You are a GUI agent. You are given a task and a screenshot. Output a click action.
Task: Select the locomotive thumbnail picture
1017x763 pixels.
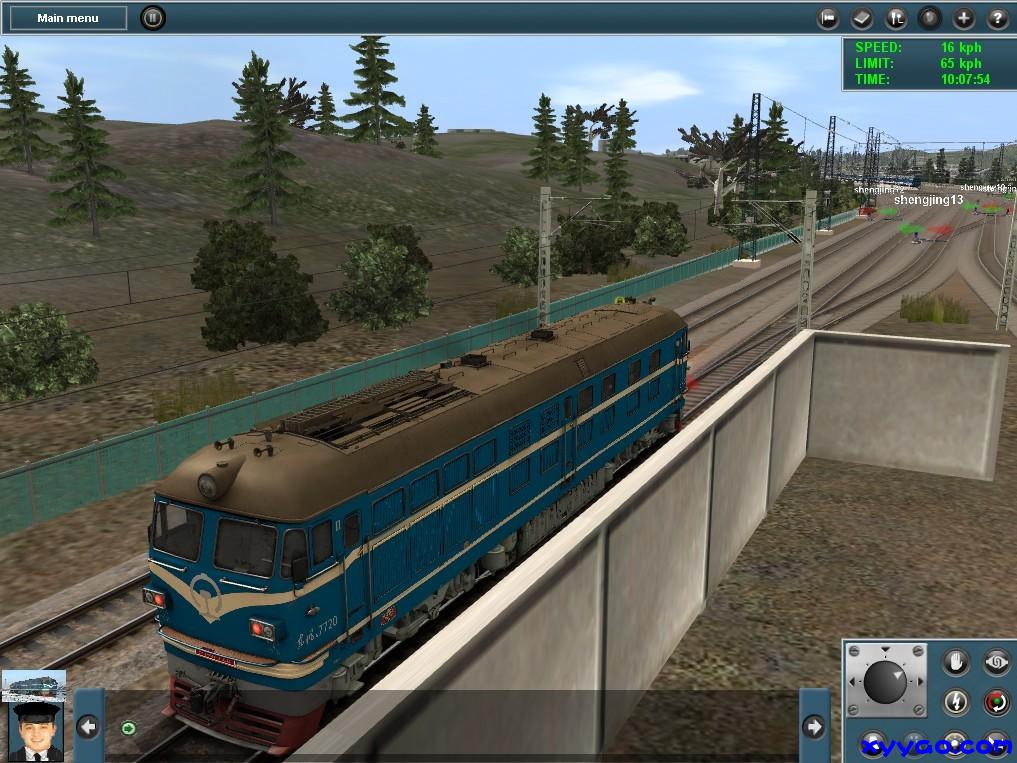tap(34, 686)
